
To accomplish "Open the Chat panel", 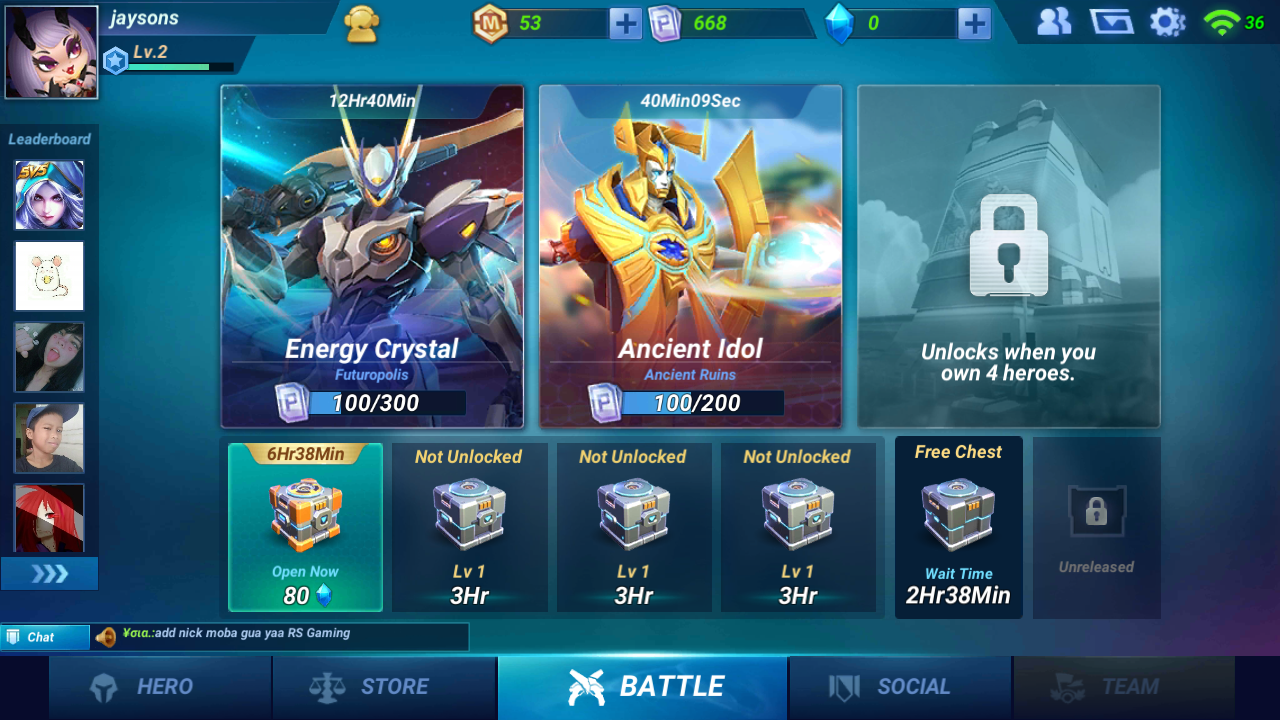I will tap(45, 637).
